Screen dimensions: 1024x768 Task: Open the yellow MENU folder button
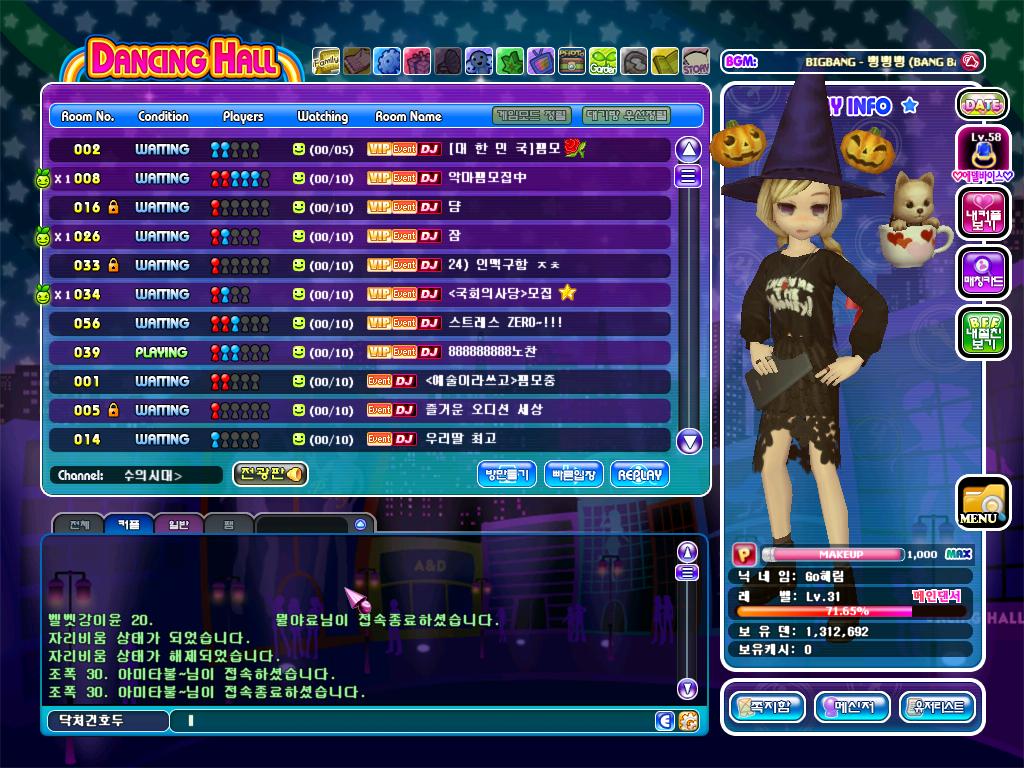982,504
